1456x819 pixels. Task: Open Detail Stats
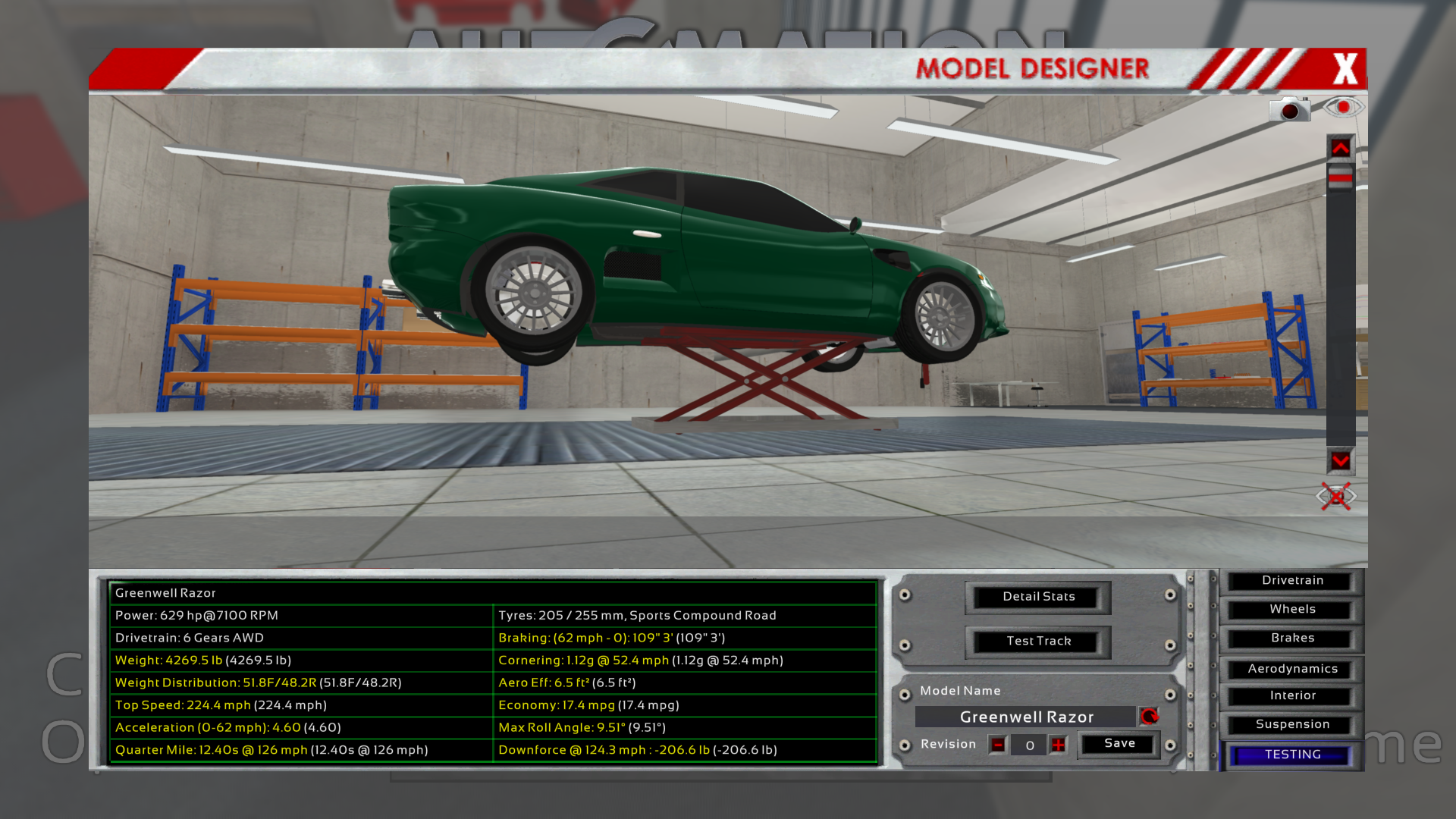[x=1038, y=597]
